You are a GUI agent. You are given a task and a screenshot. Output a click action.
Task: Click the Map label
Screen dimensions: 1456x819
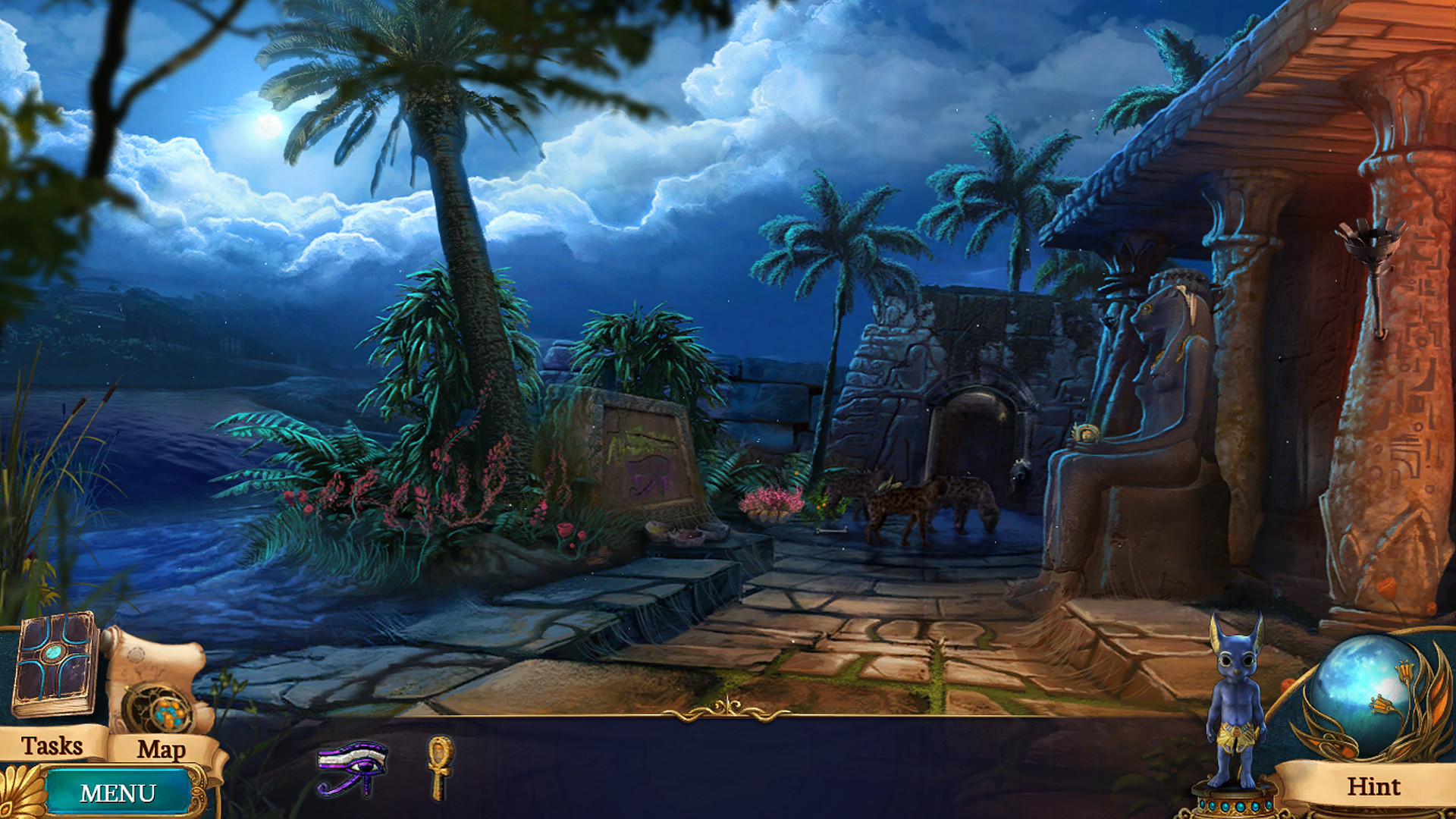pyautogui.click(x=160, y=751)
